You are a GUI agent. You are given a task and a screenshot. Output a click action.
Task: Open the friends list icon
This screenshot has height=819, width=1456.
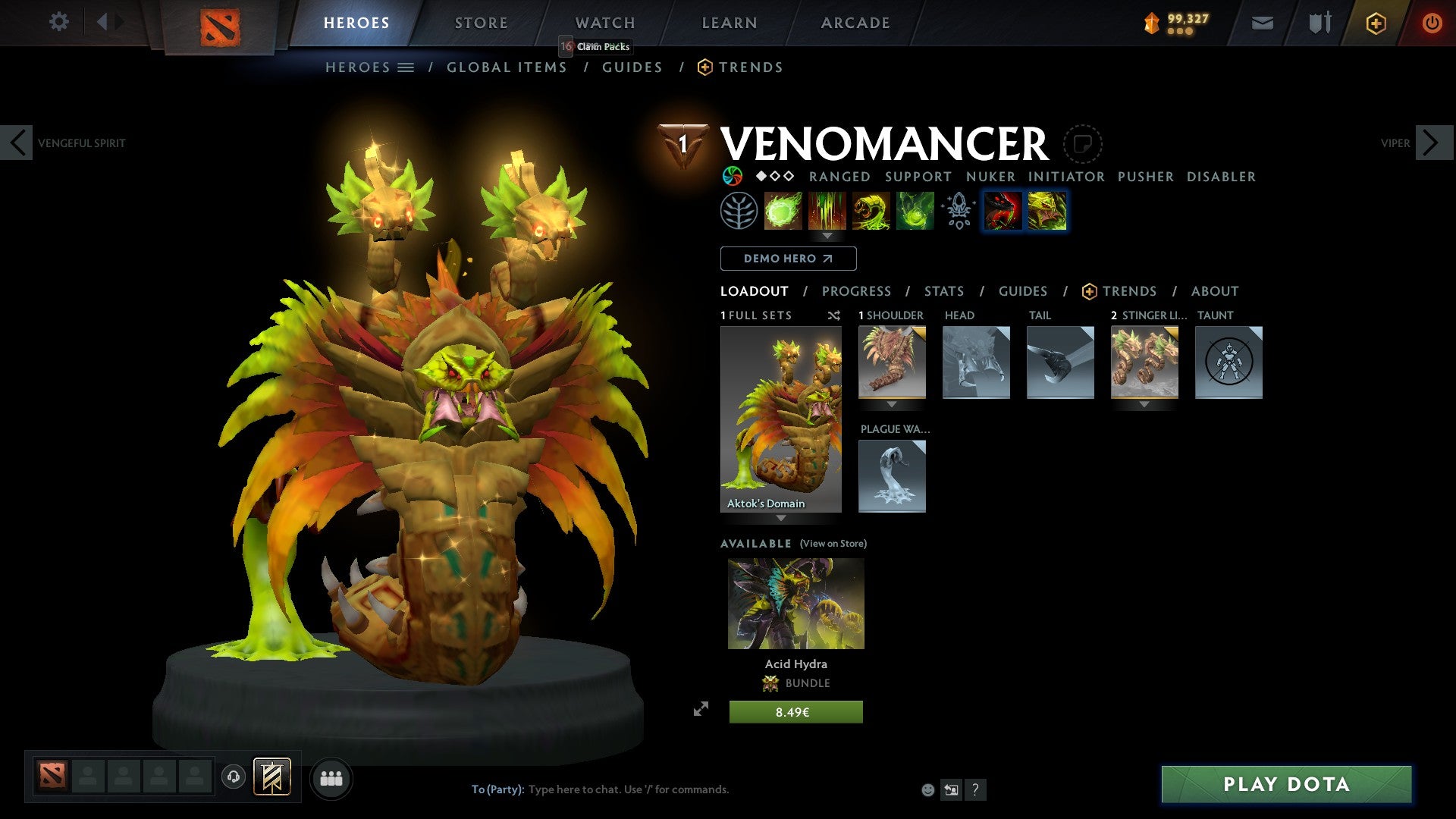pyautogui.click(x=331, y=778)
